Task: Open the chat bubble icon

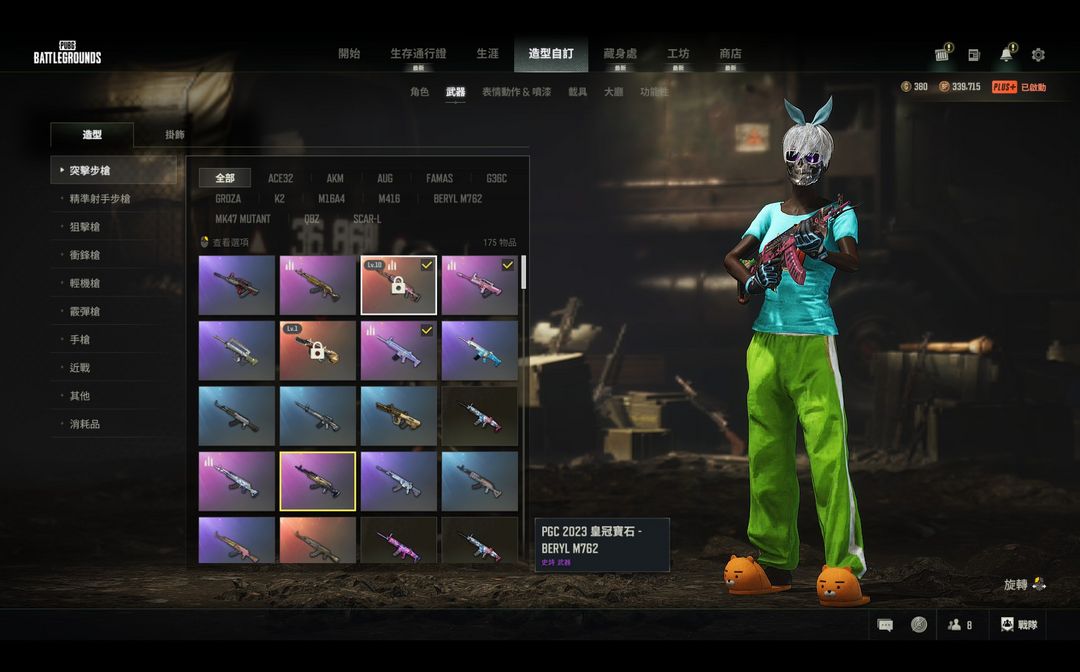Action: click(885, 625)
